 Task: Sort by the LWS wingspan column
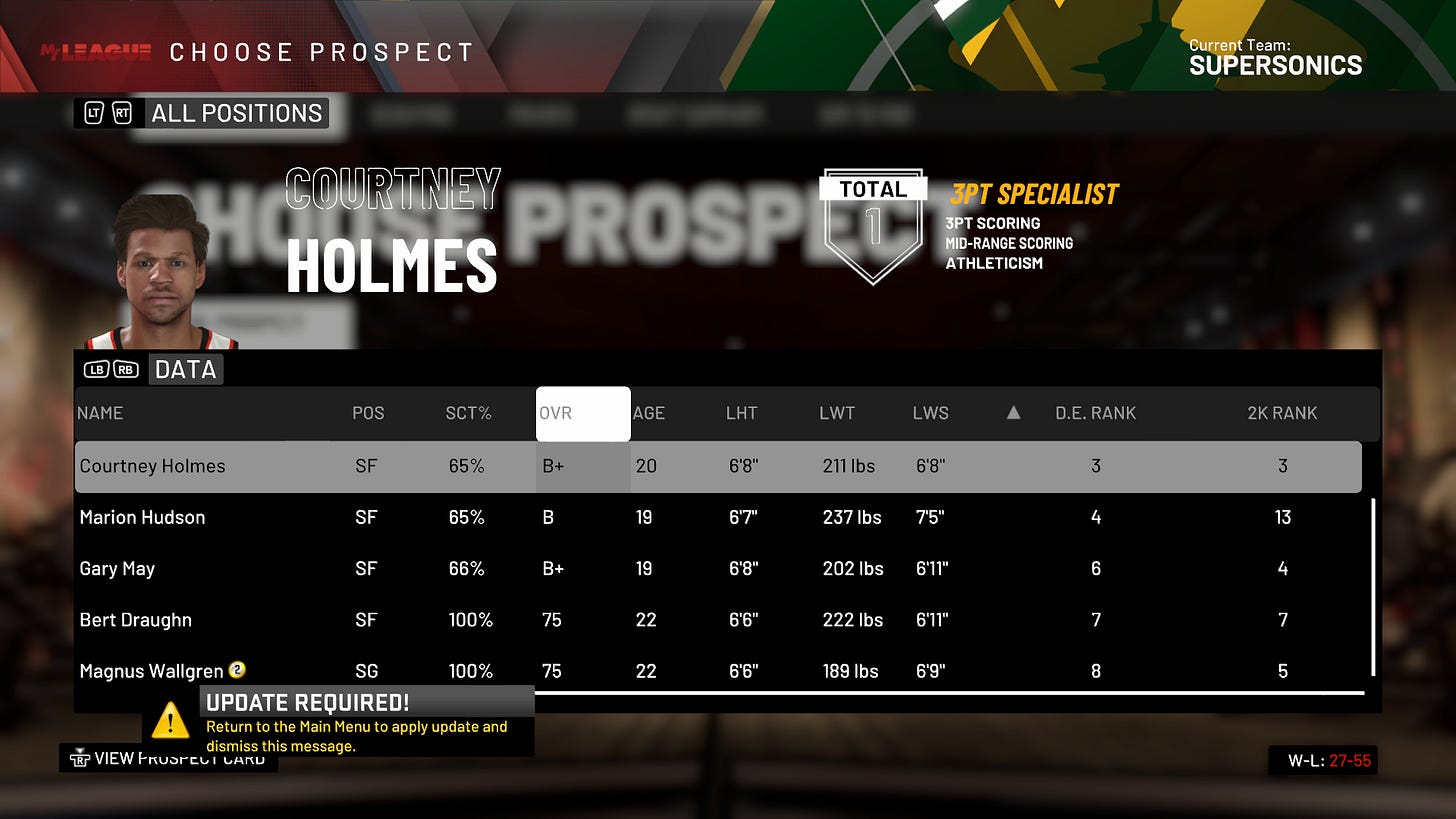coord(931,413)
